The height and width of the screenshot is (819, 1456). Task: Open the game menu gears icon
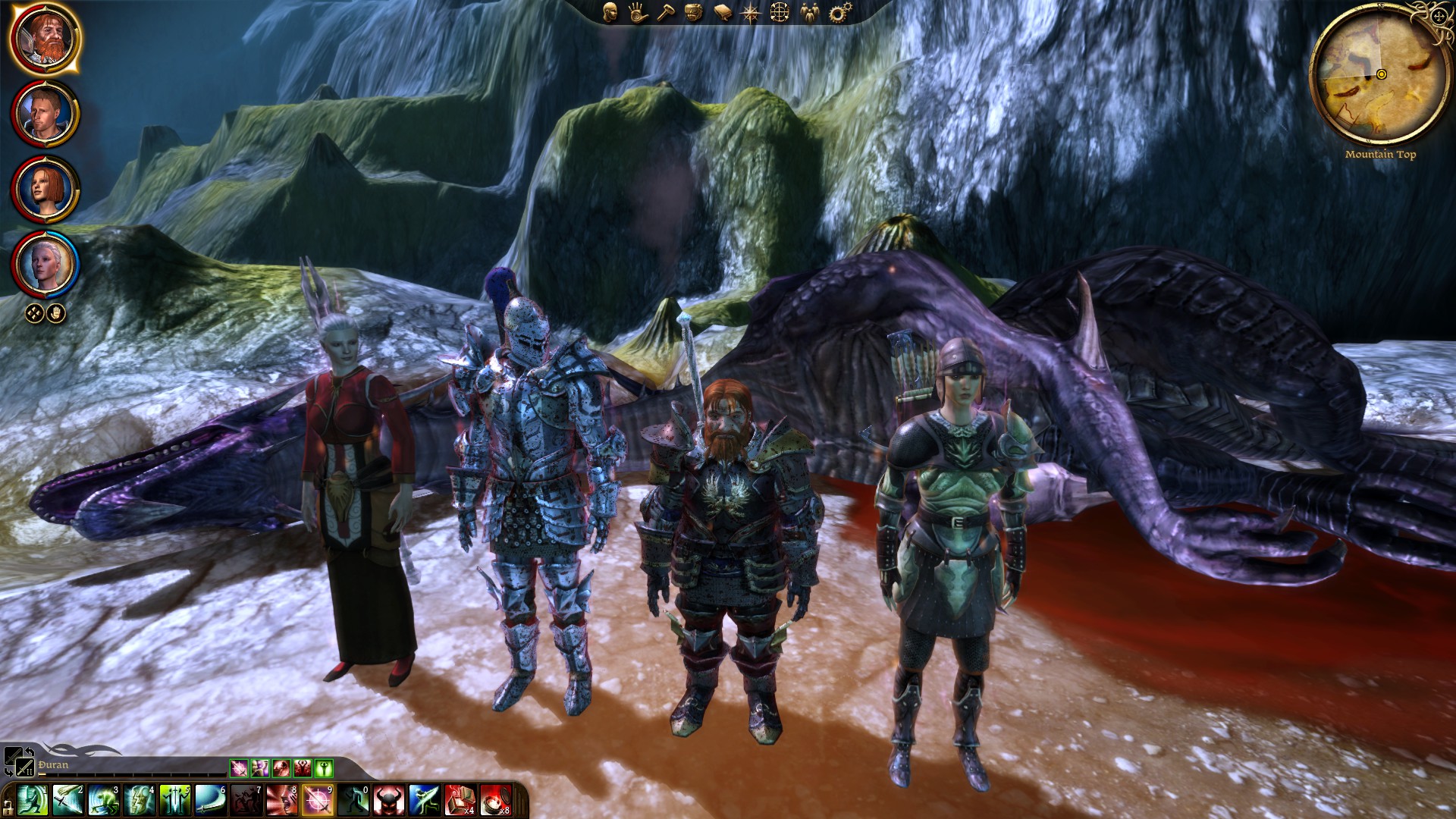coord(838,12)
